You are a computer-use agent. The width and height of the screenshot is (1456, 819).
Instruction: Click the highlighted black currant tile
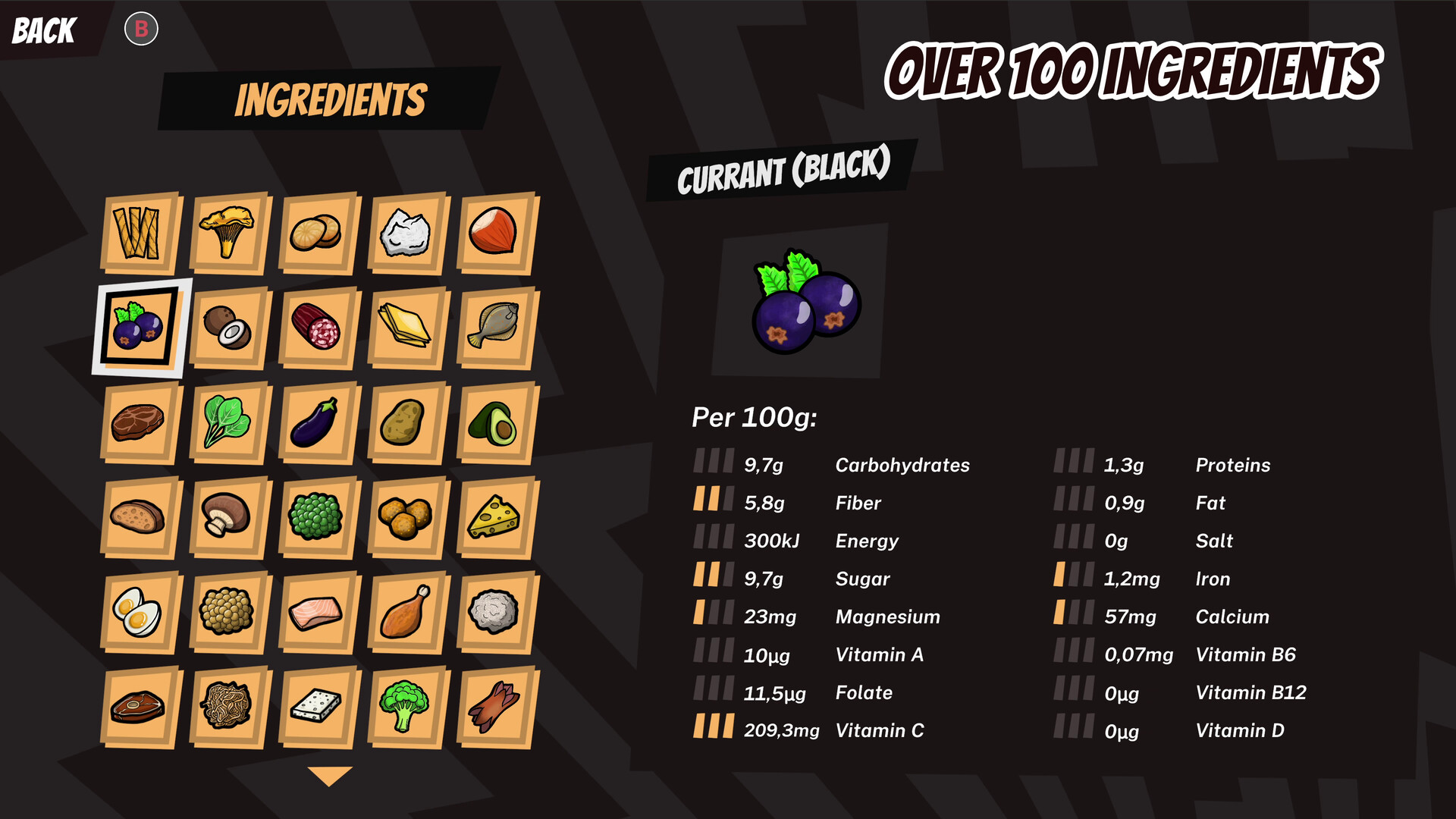point(140,328)
